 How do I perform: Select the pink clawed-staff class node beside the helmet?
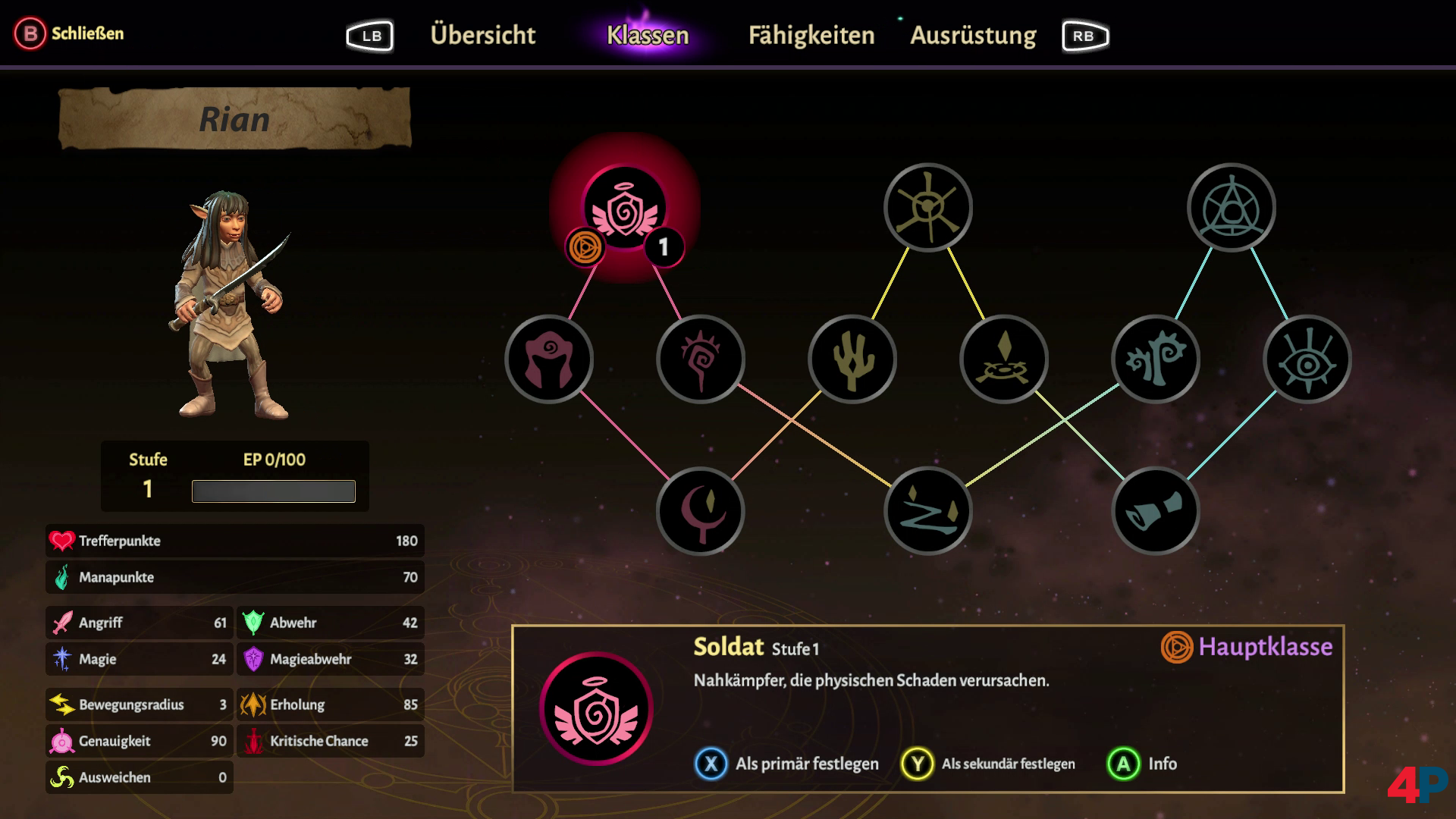[701, 359]
